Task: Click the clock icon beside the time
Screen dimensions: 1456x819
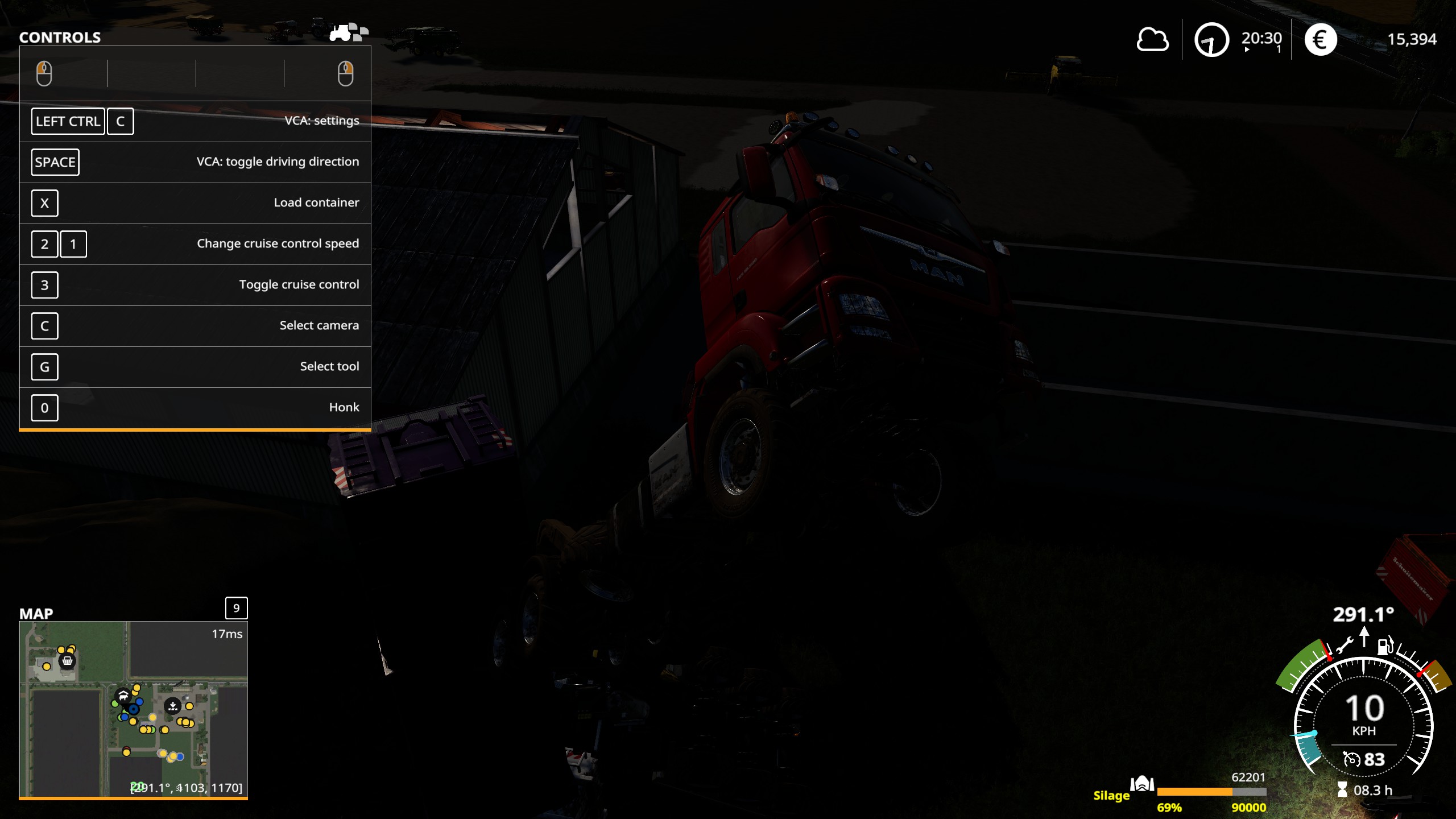Action: pyautogui.click(x=1211, y=40)
